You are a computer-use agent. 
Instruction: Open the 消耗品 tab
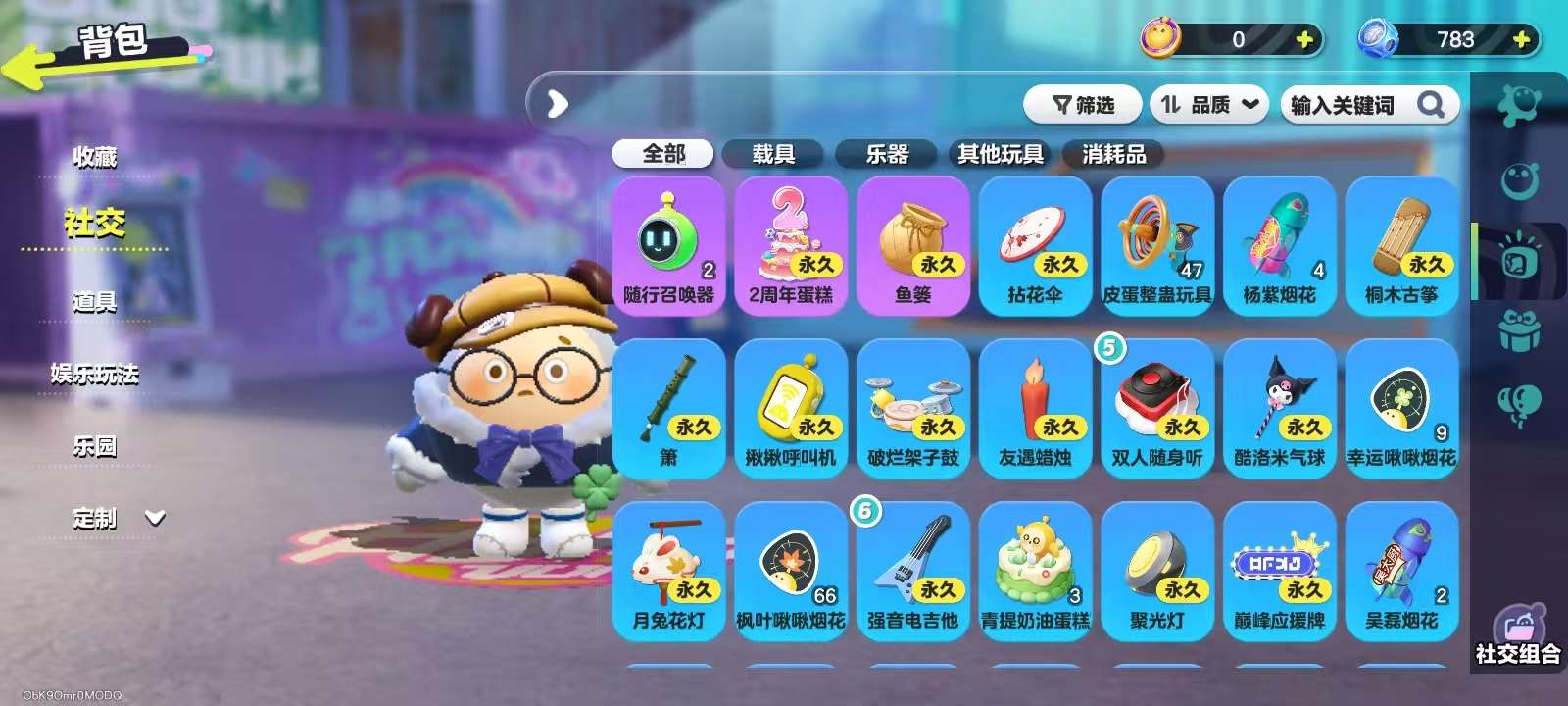click(x=1115, y=154)
